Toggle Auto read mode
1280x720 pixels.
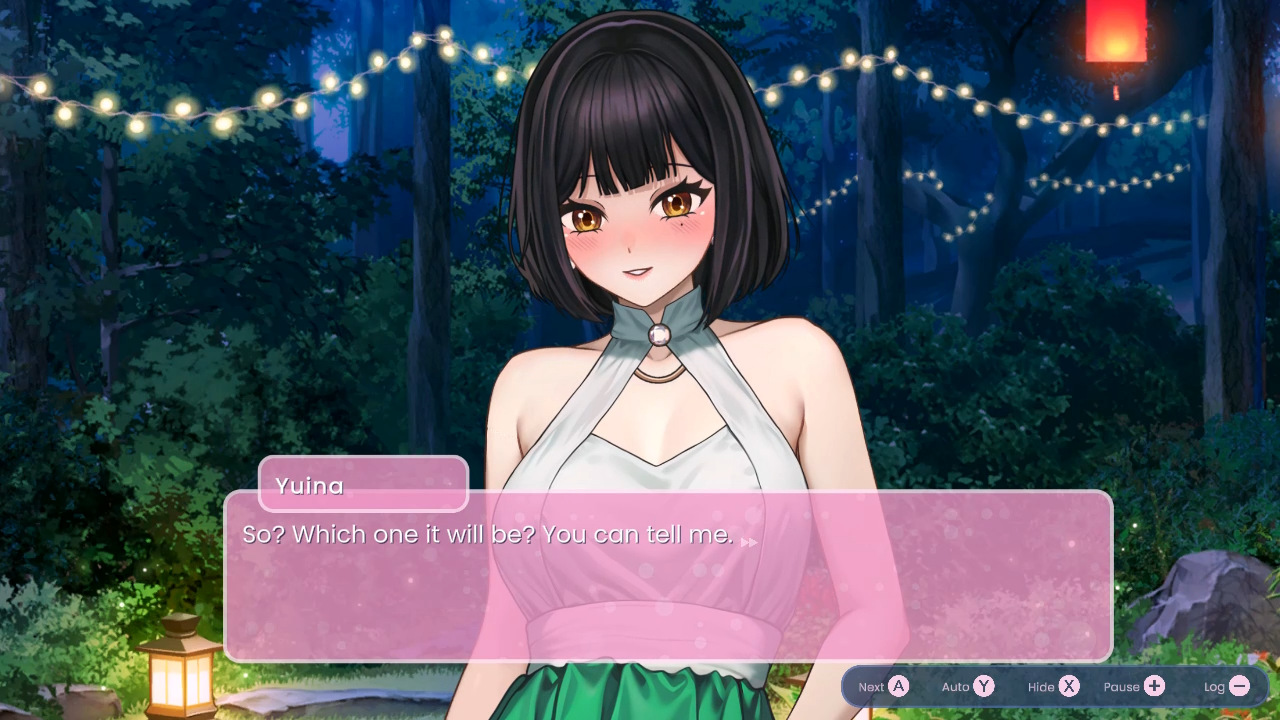pyautogui.click(x=968, y=687)
